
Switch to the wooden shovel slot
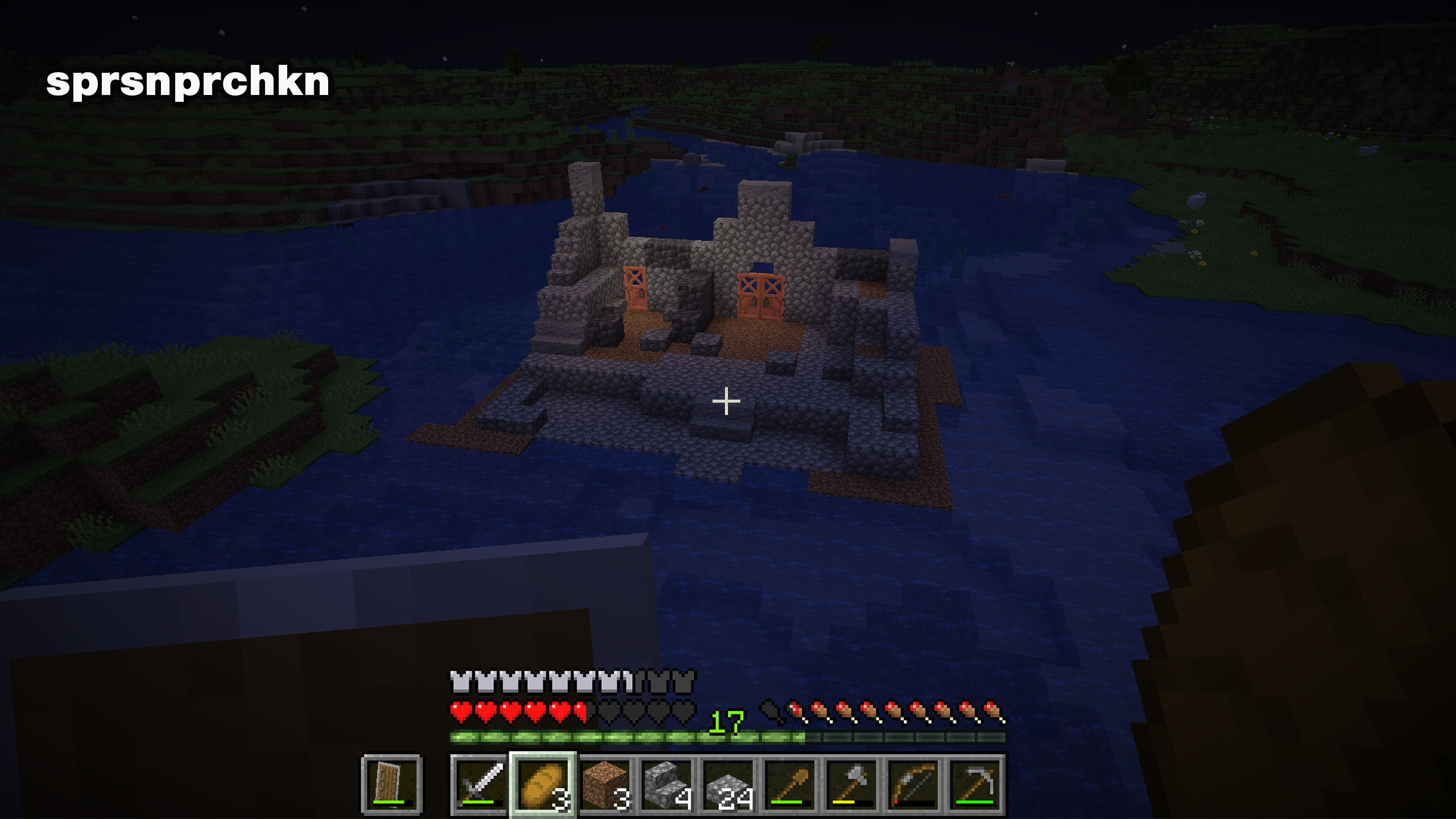[x=791, y=785]
